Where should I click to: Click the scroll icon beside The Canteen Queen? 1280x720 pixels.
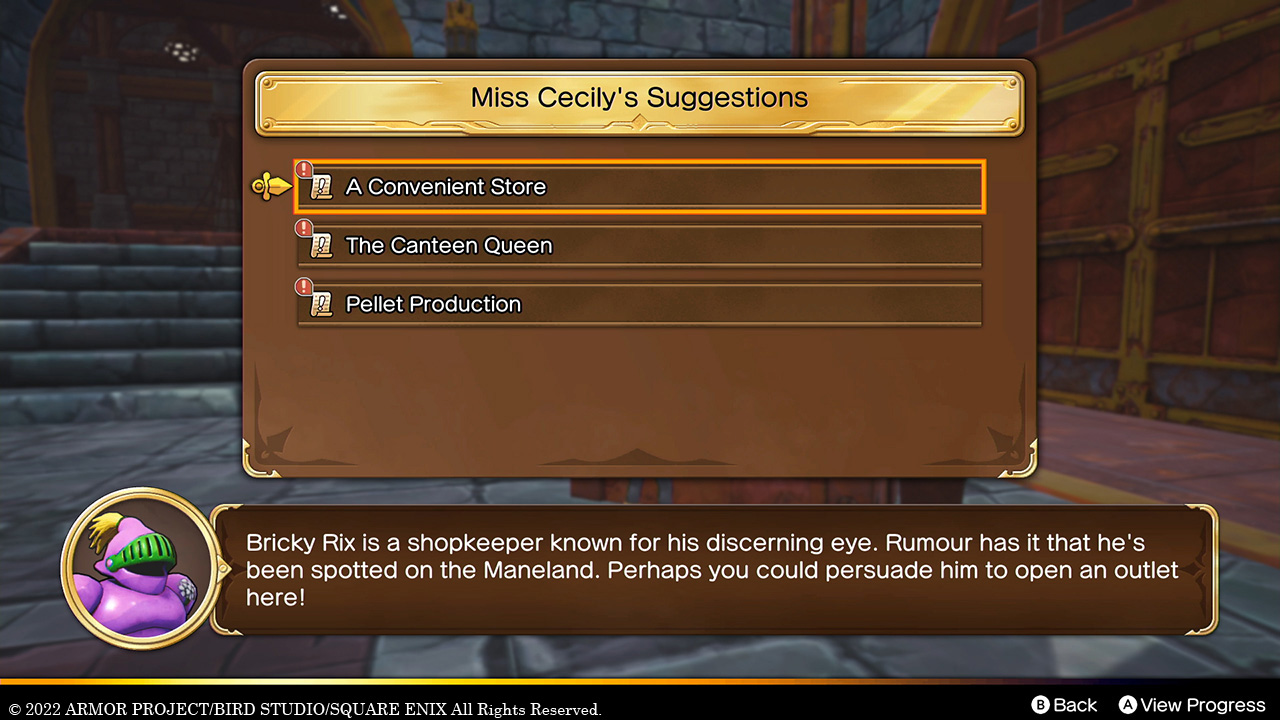click(321, 245)
